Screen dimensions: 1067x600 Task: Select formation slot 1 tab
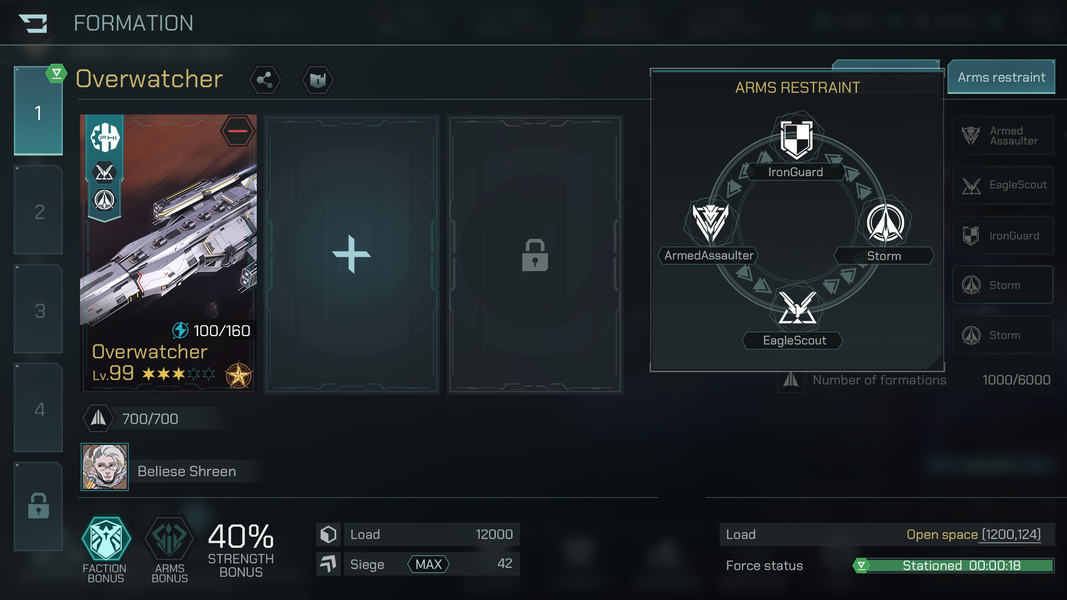pyautogui.click(x=38, y=112)
